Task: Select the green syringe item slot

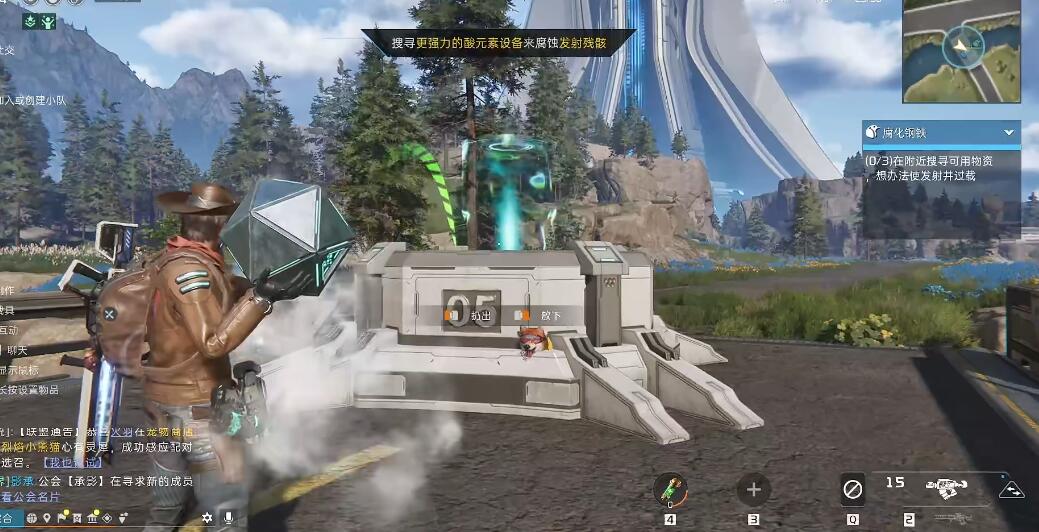Action: [669, 490]
